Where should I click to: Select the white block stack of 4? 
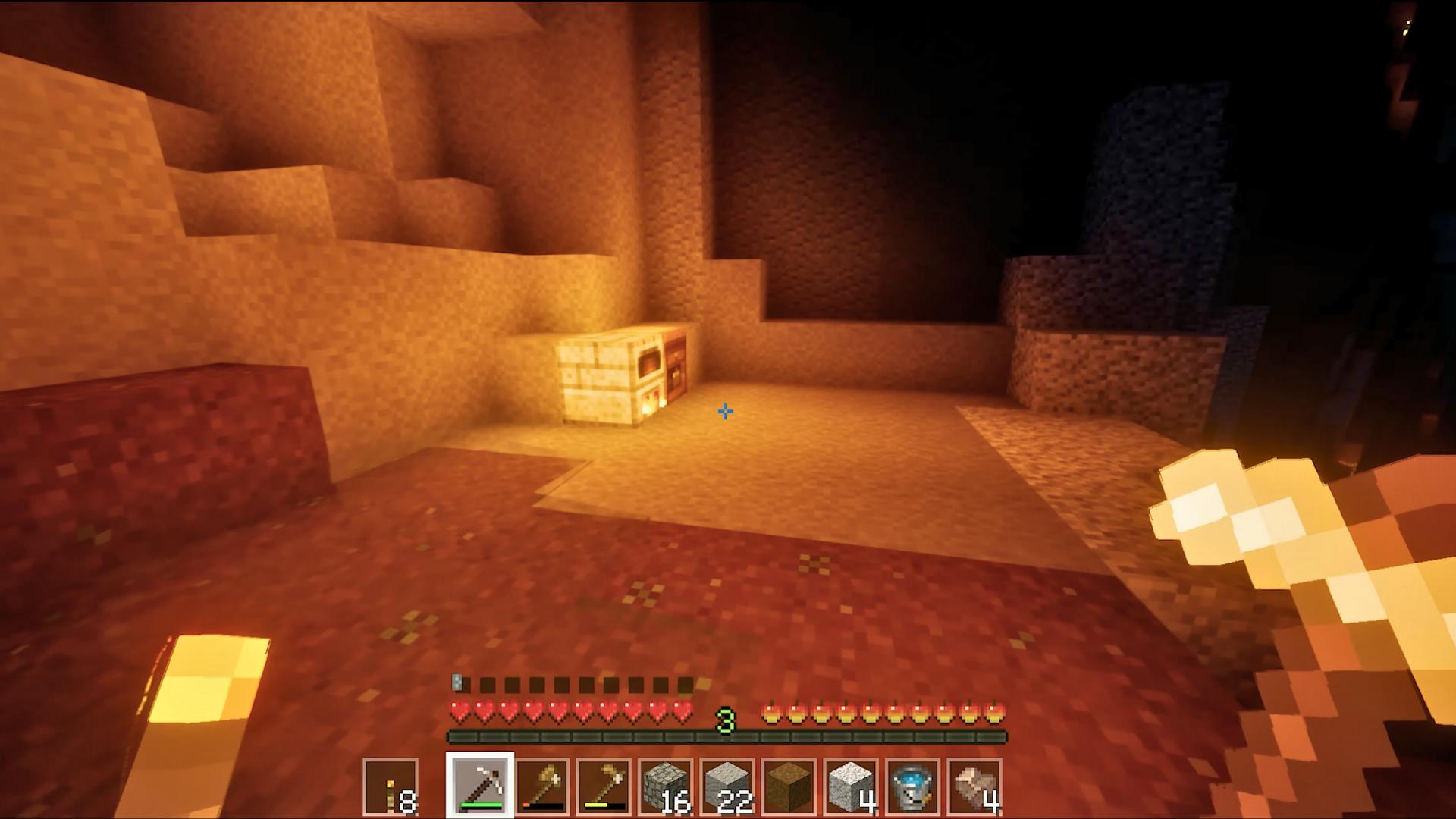[x=851, y=786]
